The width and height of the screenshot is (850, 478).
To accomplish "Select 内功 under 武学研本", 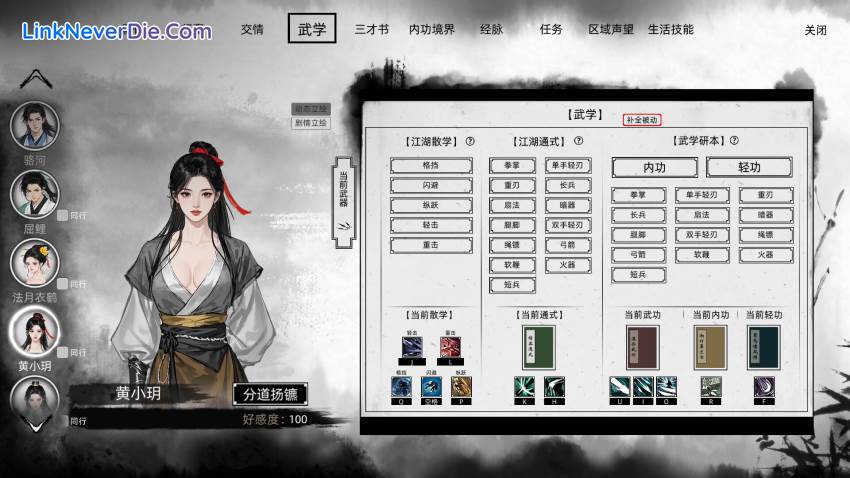I will (x=654, y=167).
